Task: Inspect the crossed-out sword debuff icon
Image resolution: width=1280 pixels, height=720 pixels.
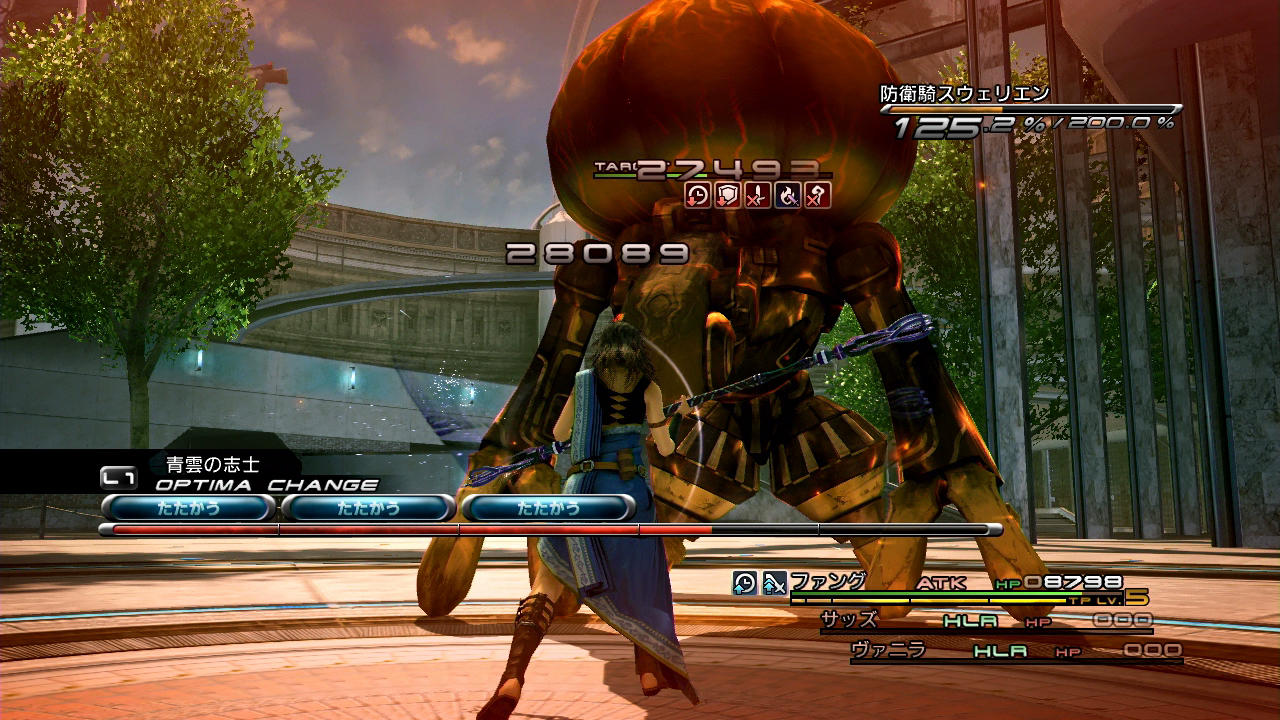Action: 757,195
